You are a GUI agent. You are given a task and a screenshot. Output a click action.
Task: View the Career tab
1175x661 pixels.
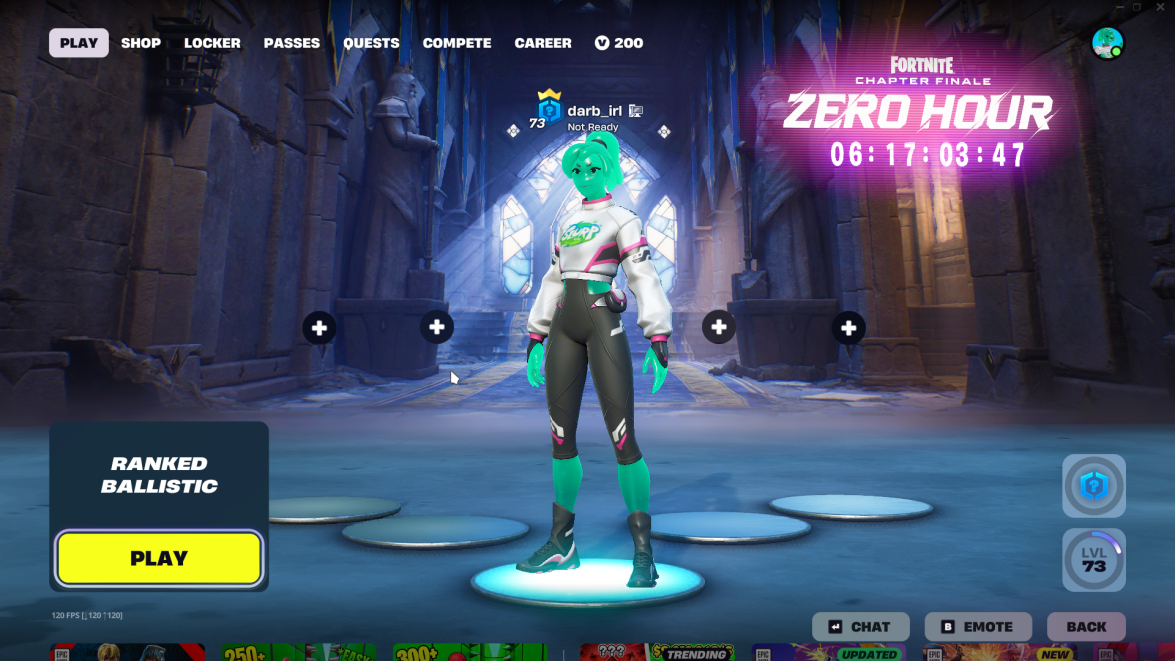coord(543,43)
